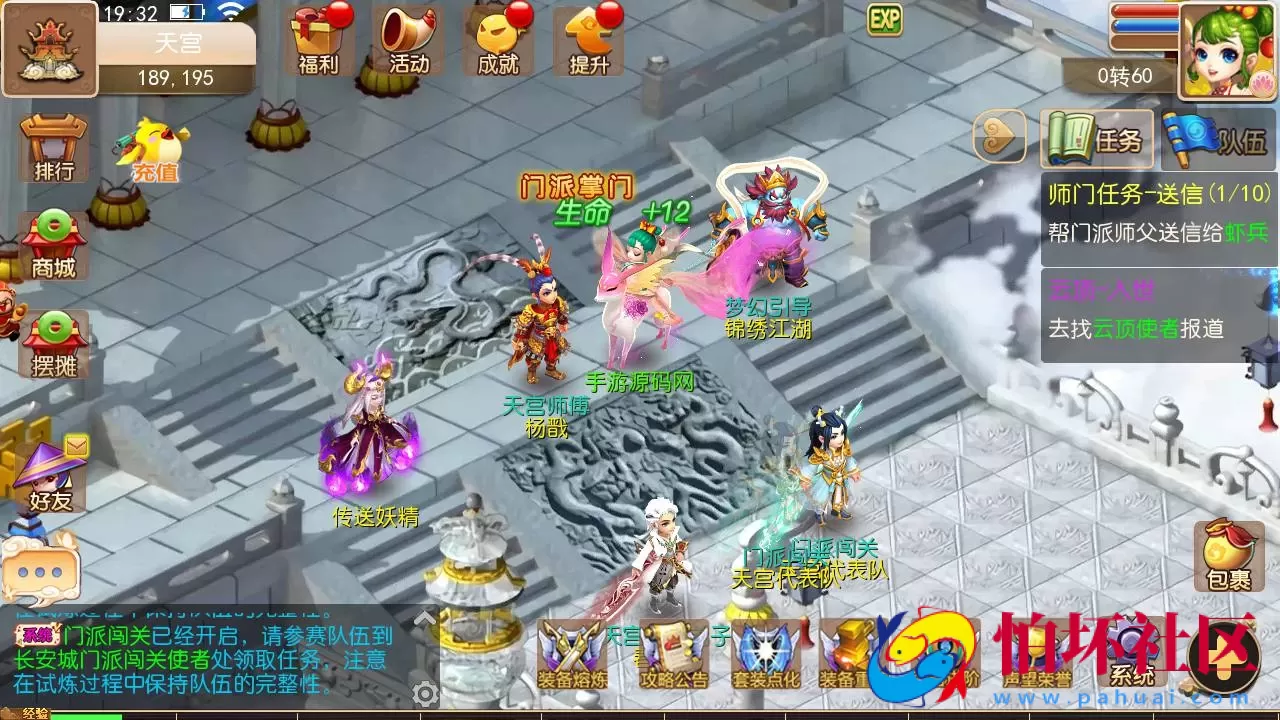Open chat using the speech bubble
The width and height of the screenshot is (1280, 720).
click(42, 573)
